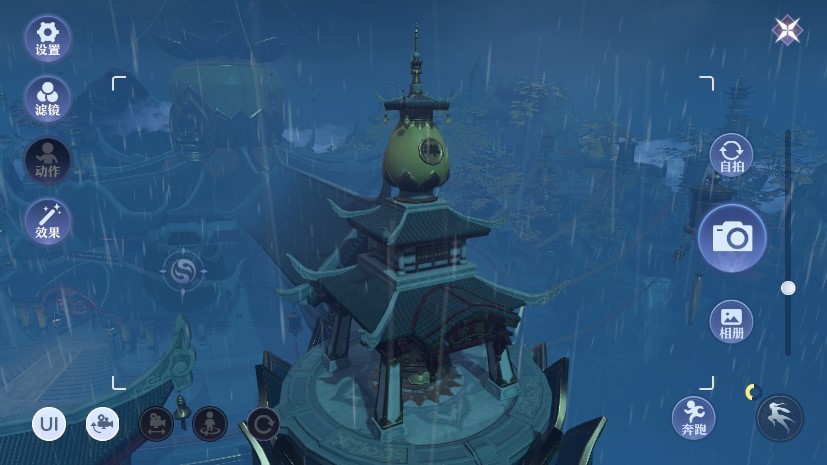Click the character rotation icon
This screenshot has height=465, width=827.
(x=209, y=424)
